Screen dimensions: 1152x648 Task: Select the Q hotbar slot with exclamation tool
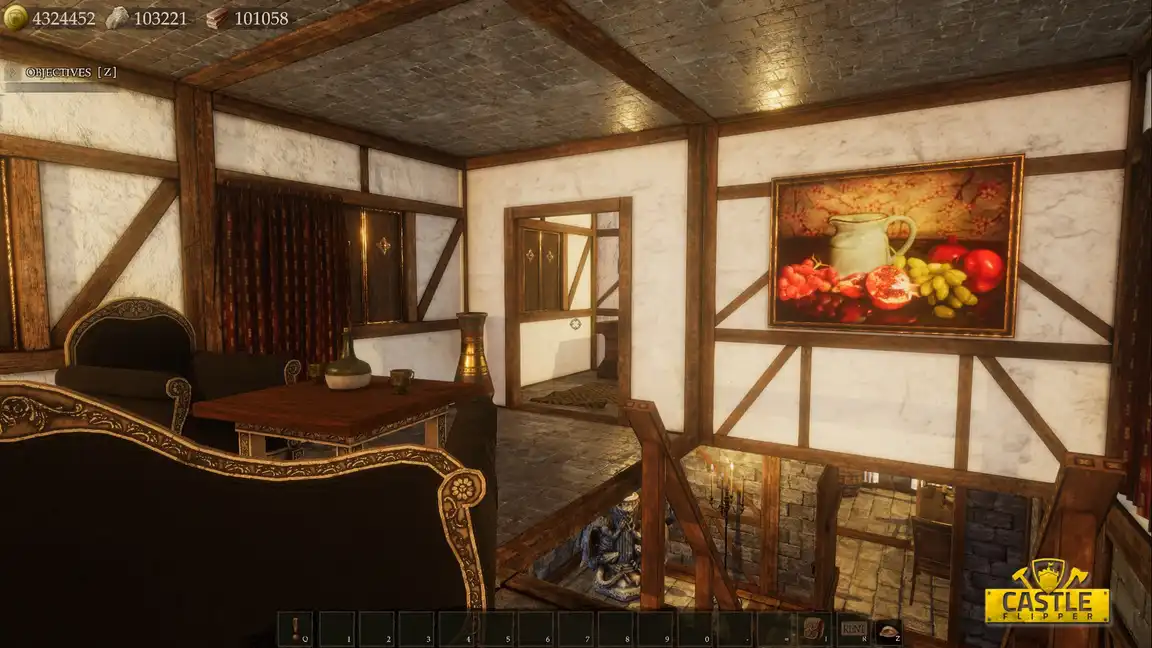(x=296, y=629)
